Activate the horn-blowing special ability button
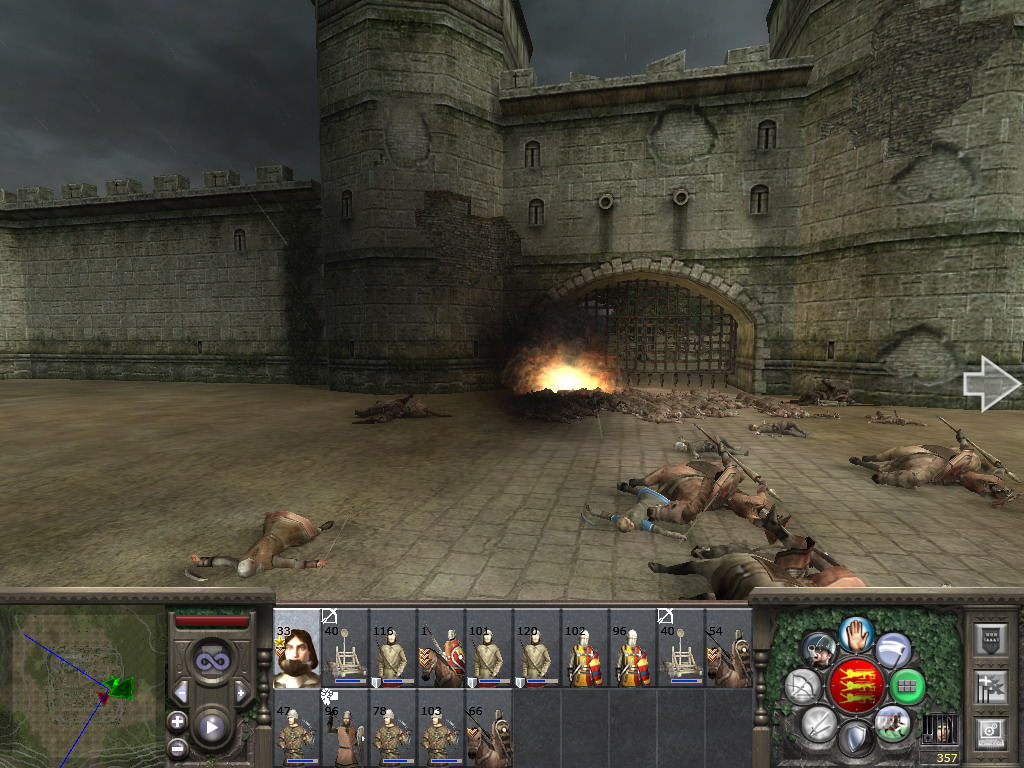Image resolution: width=1024 pixels, height=768 pixels. 818,650
